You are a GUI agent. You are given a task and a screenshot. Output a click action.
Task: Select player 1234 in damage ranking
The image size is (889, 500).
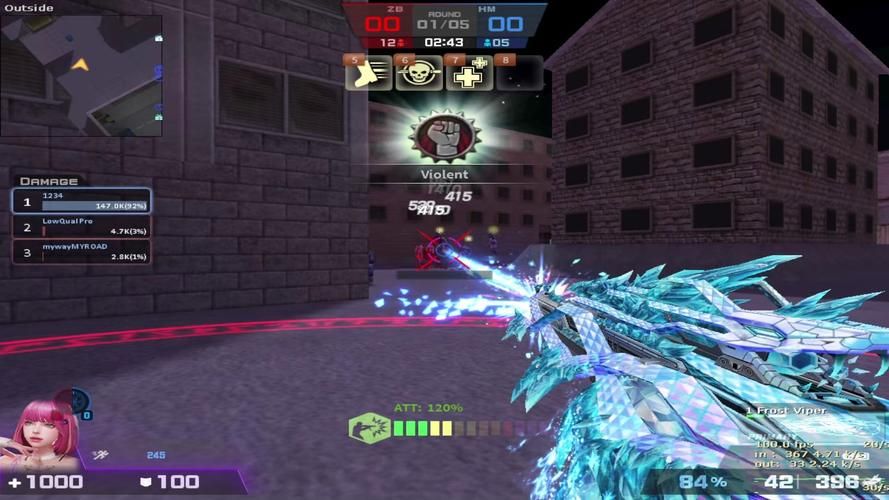(x=81, y=201)
